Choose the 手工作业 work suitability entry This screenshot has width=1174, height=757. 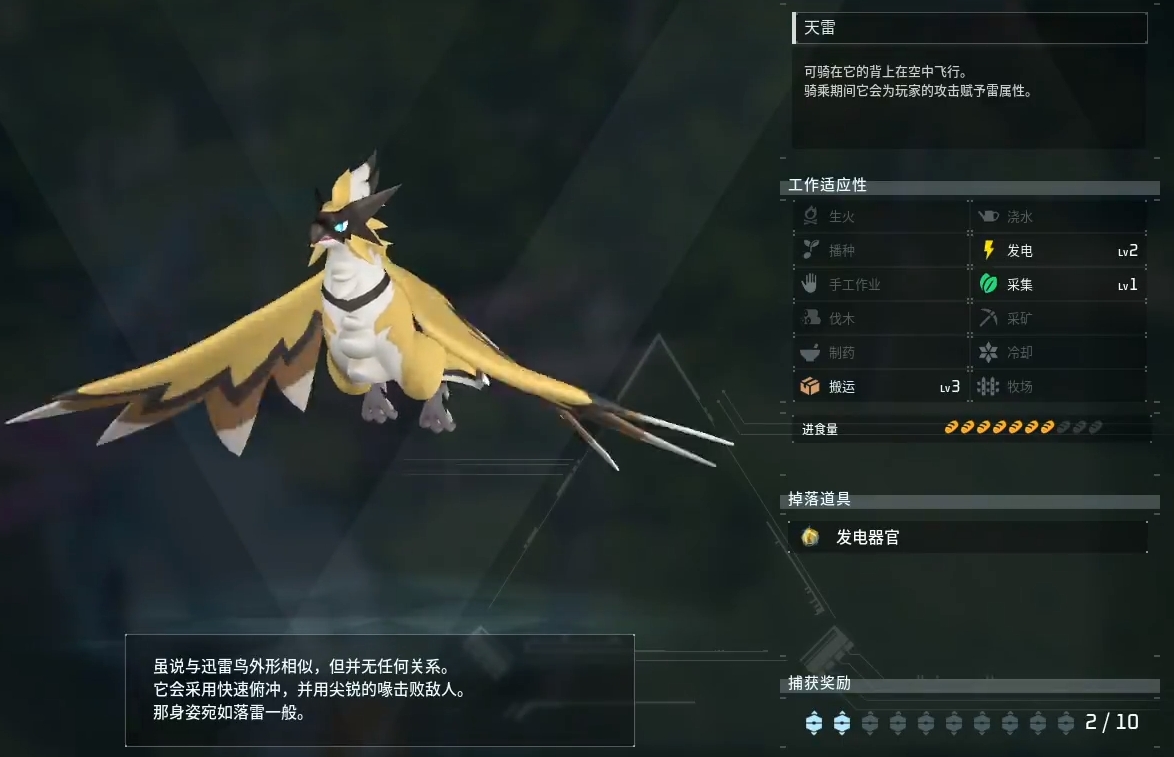click(880, 285)
